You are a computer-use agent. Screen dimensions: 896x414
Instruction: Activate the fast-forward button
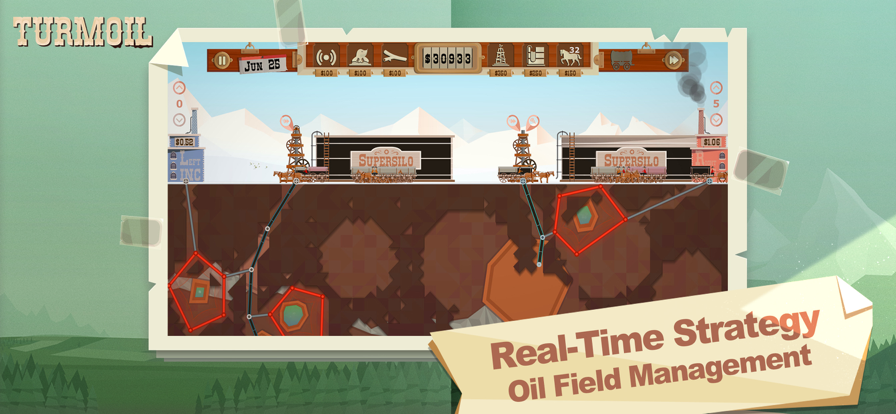pyautogui.click(x=674, y=60)
